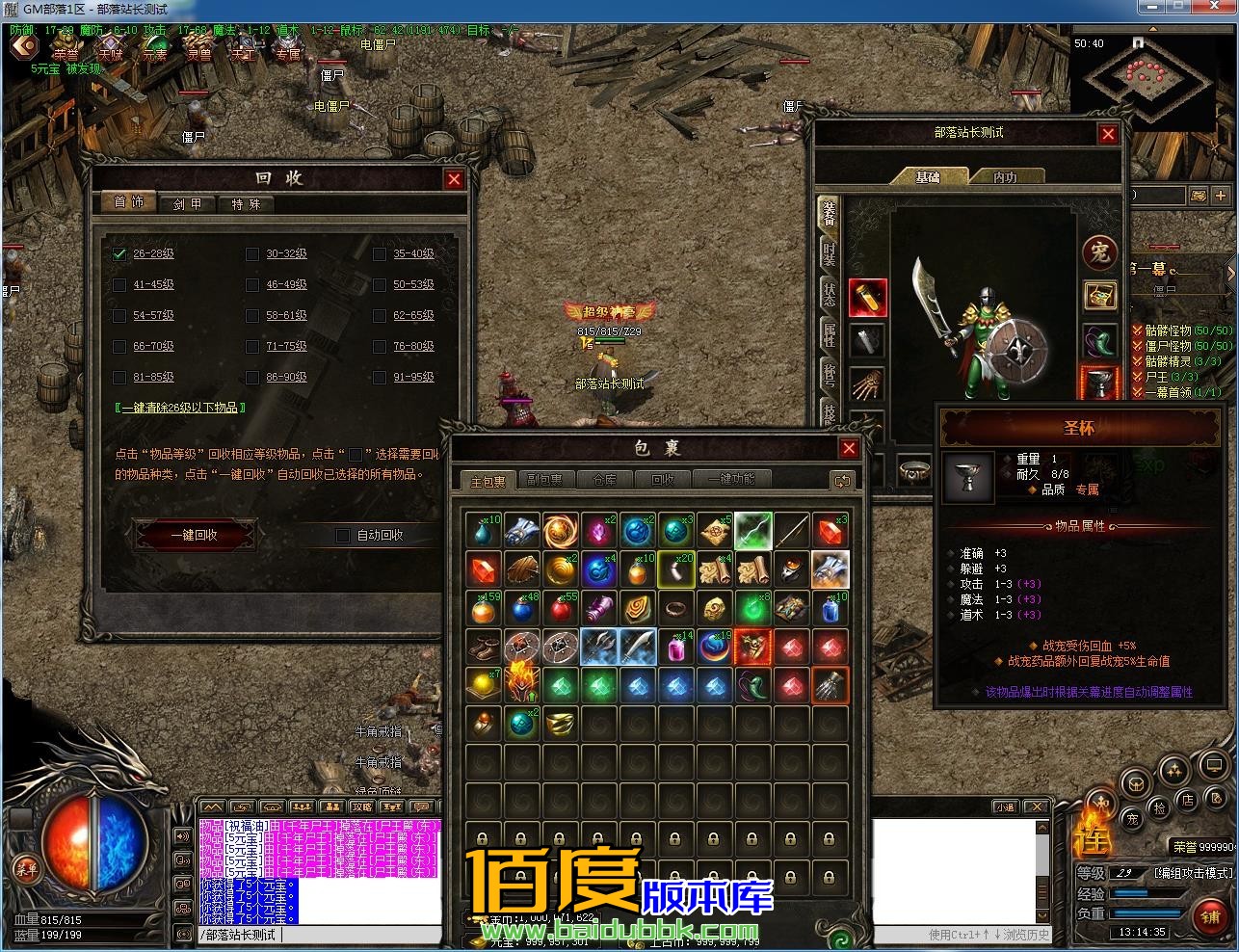Switch to the 副包裹 bag tab
The height and width of the screenshot is (952, 1239).
(545, 480)
